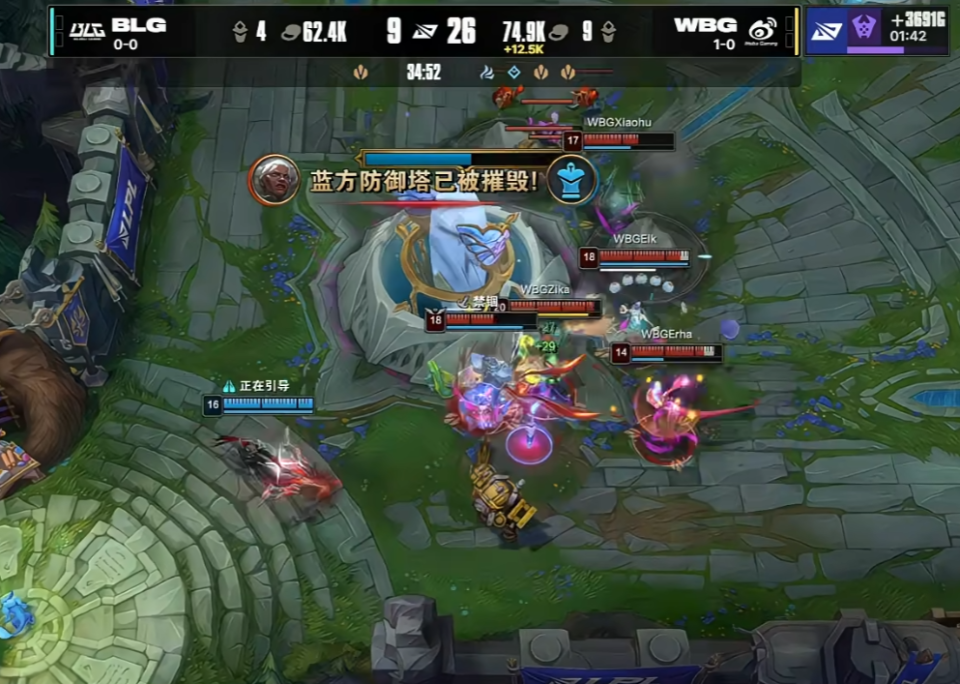The image size is (960, 684).
Task: Click the blue turret icon in the announcement
Action: [572, 180]
